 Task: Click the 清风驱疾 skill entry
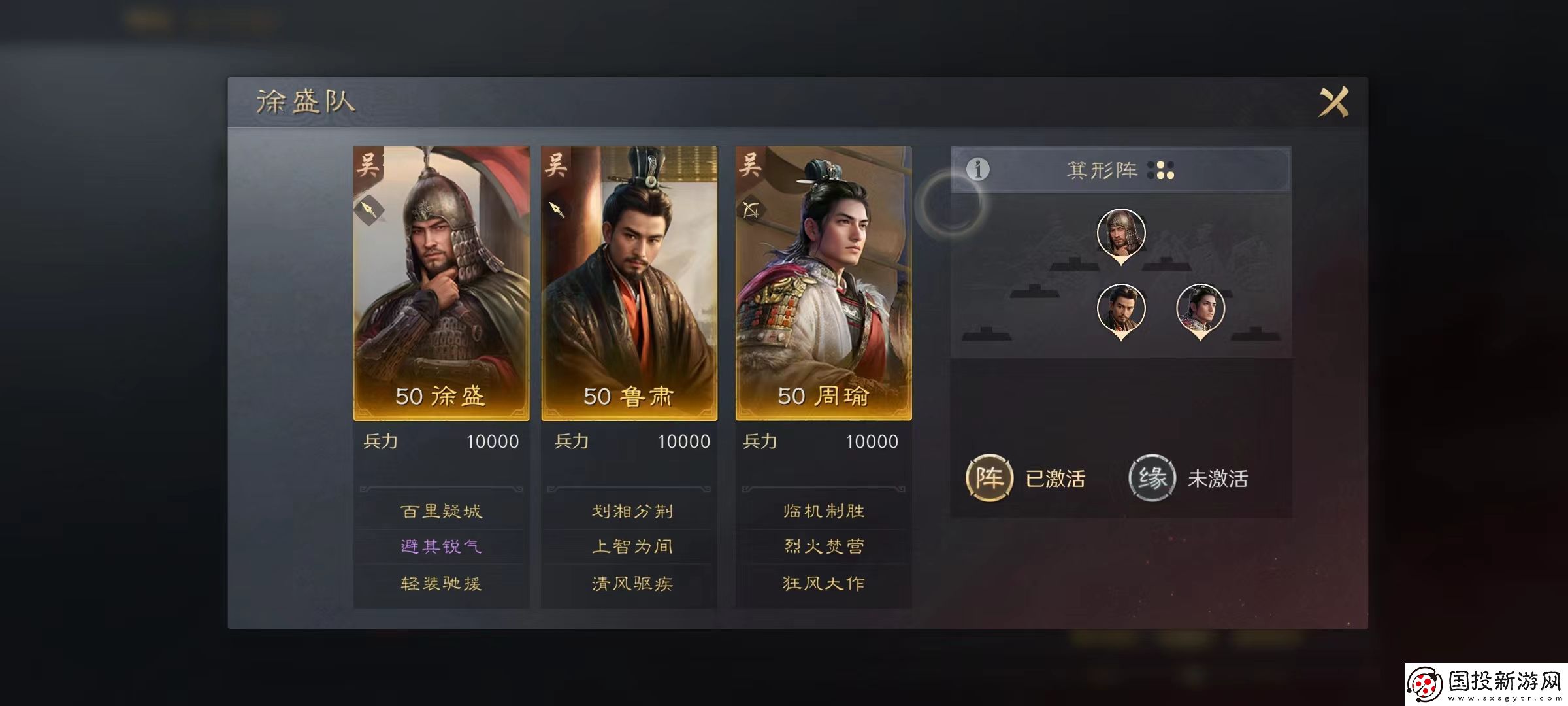[x=632, y=582]
